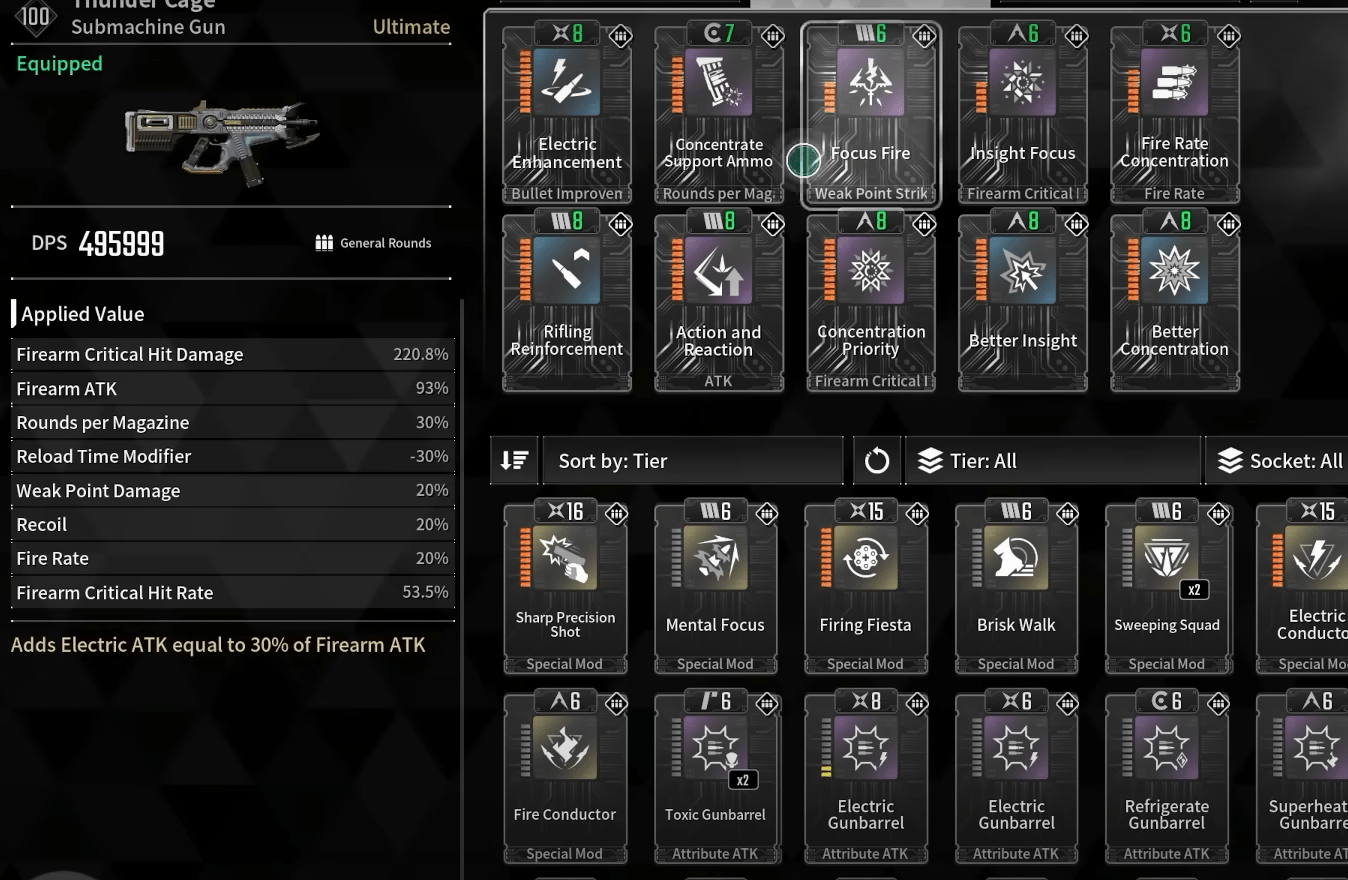Select the Rifling Reinforcement module
The image size is (1348, 880).
[x=566, y=300]
